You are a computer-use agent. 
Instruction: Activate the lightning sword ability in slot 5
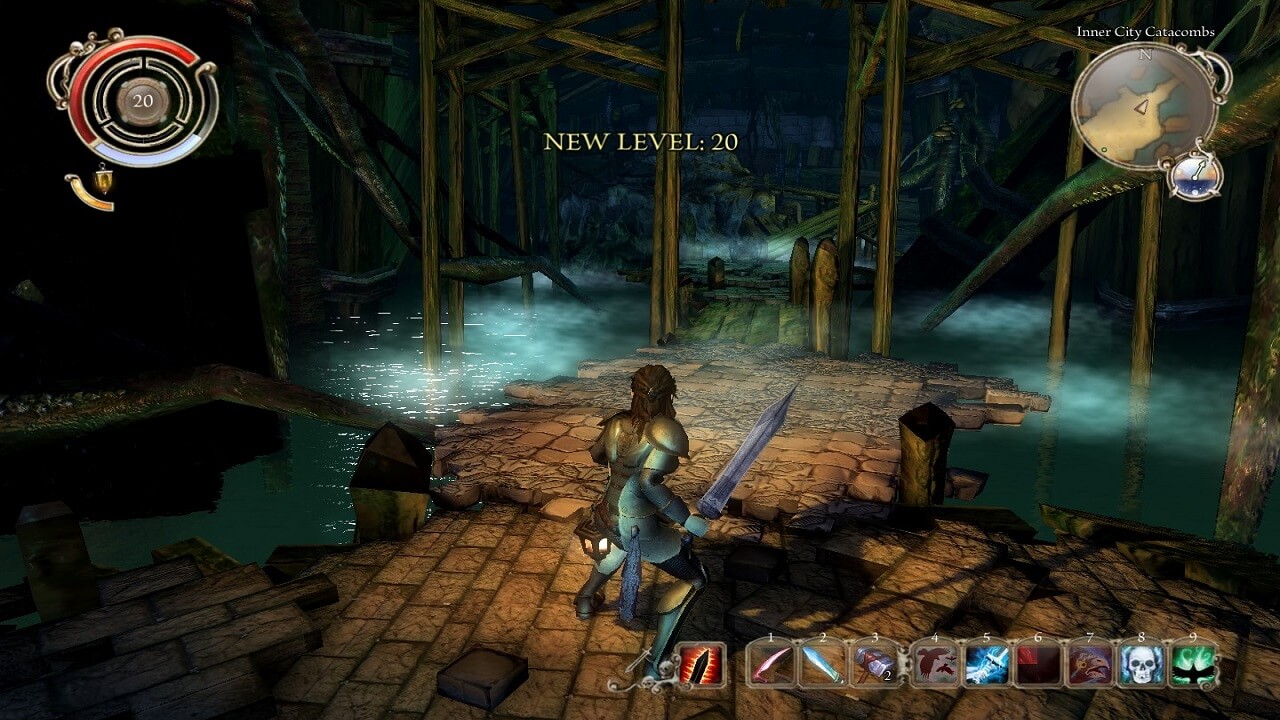point(986,664)
